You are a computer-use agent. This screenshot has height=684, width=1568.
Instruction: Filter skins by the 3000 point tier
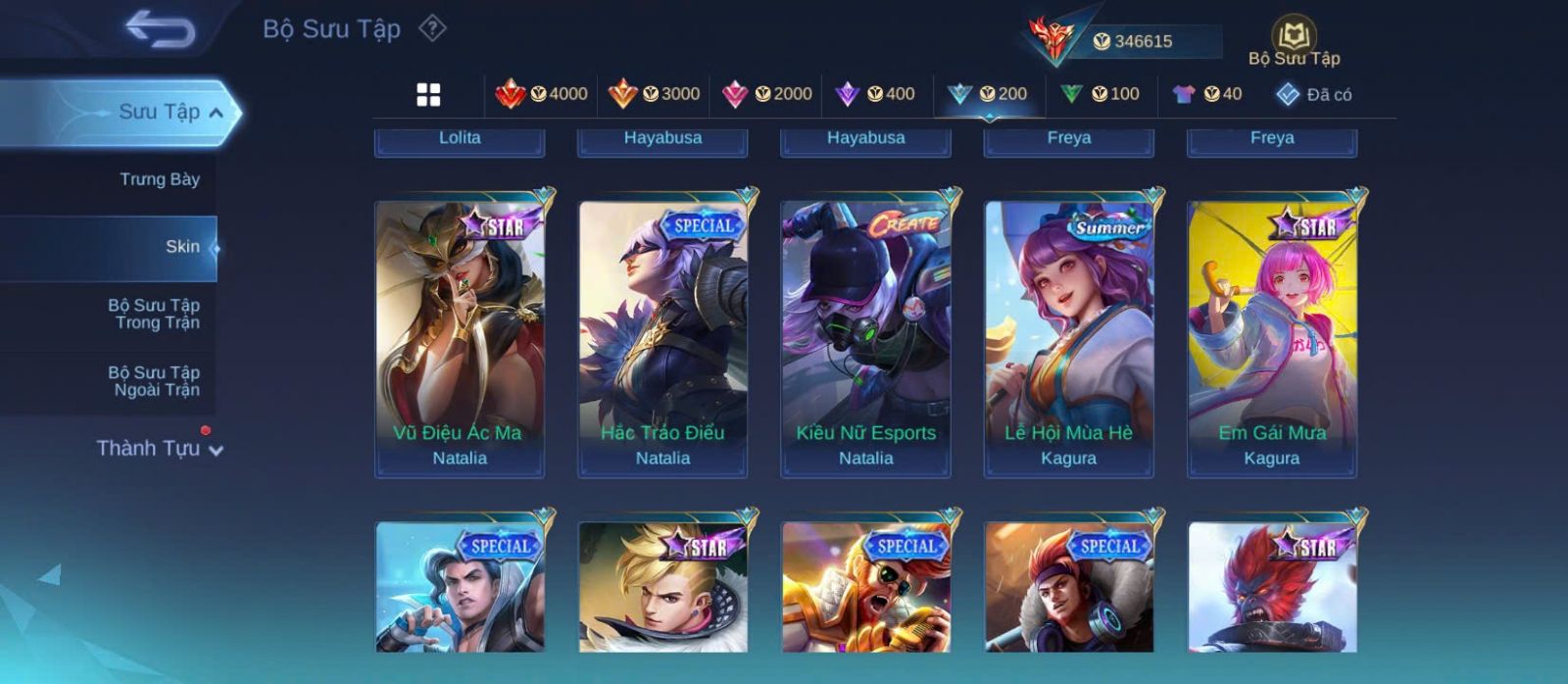[x=654, y=94]
